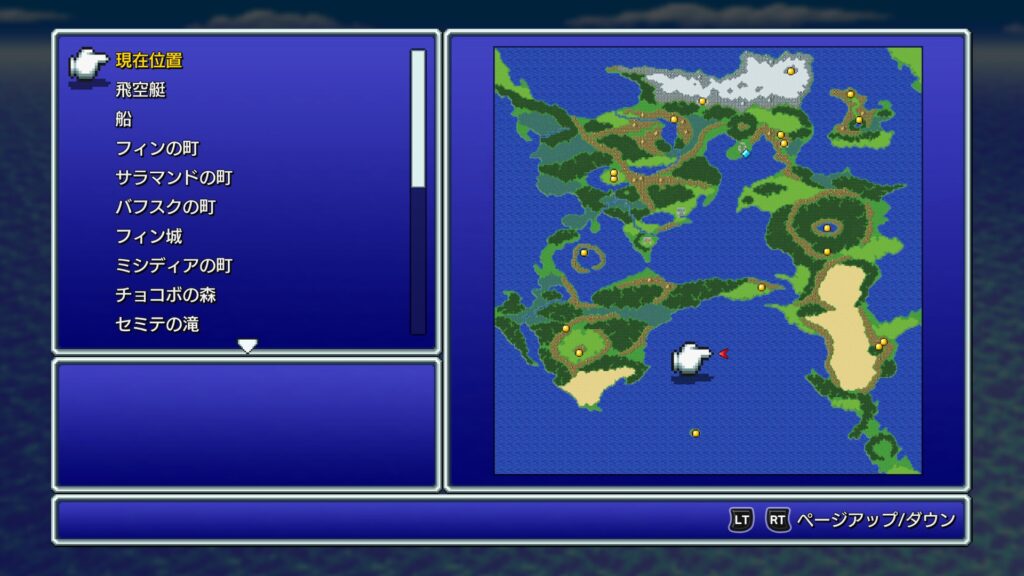Choose ミシディアの町 from the list

coord(173,266)
